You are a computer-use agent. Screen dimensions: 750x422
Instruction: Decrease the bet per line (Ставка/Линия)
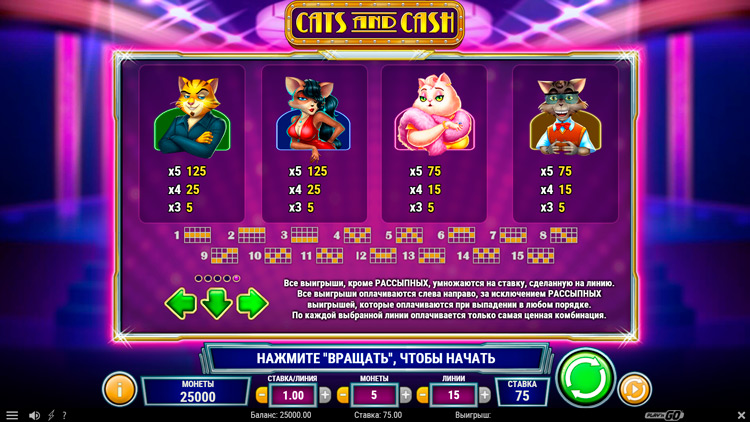261,395
